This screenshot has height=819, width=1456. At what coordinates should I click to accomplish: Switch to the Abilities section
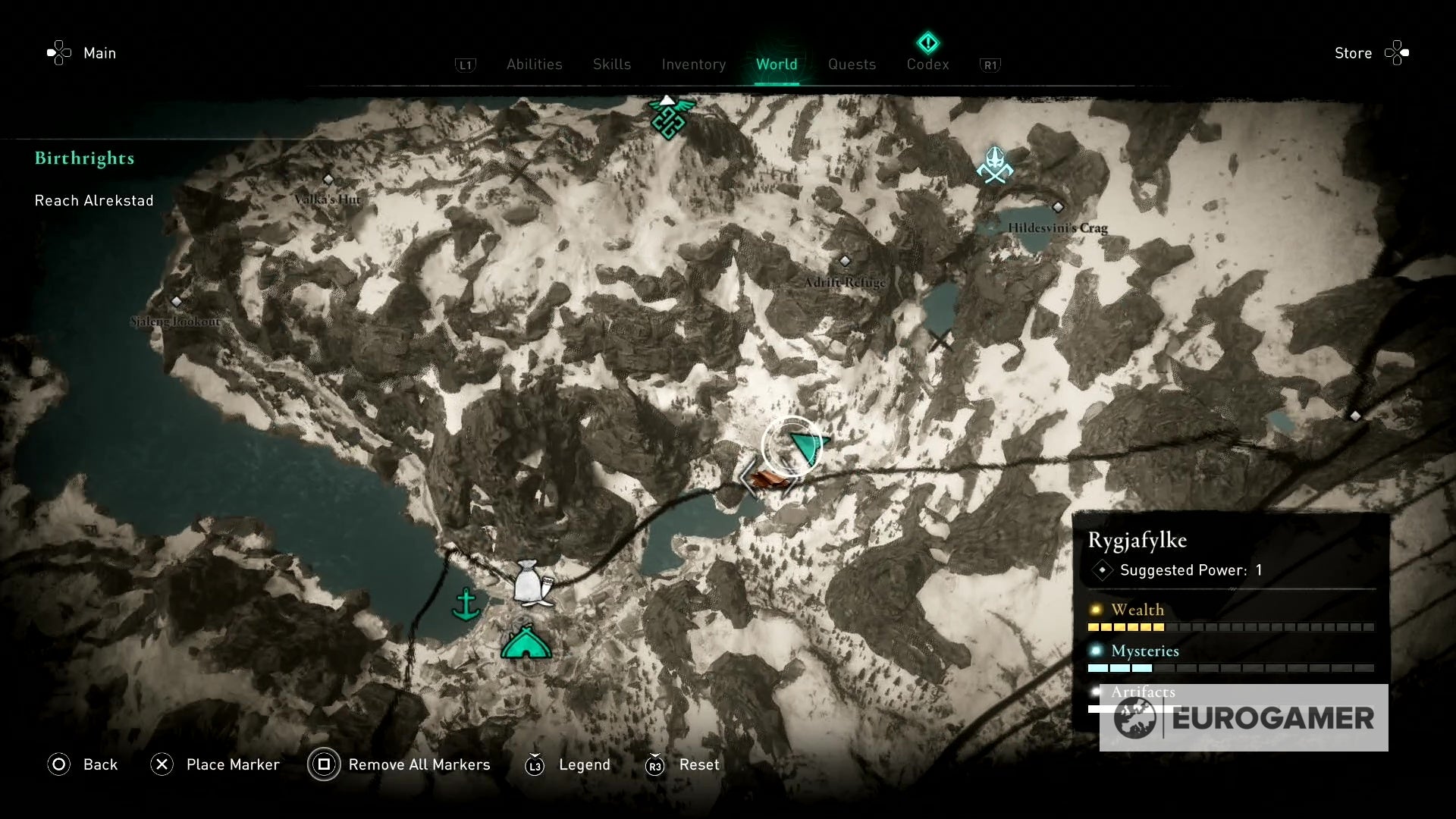click(534, 64)
